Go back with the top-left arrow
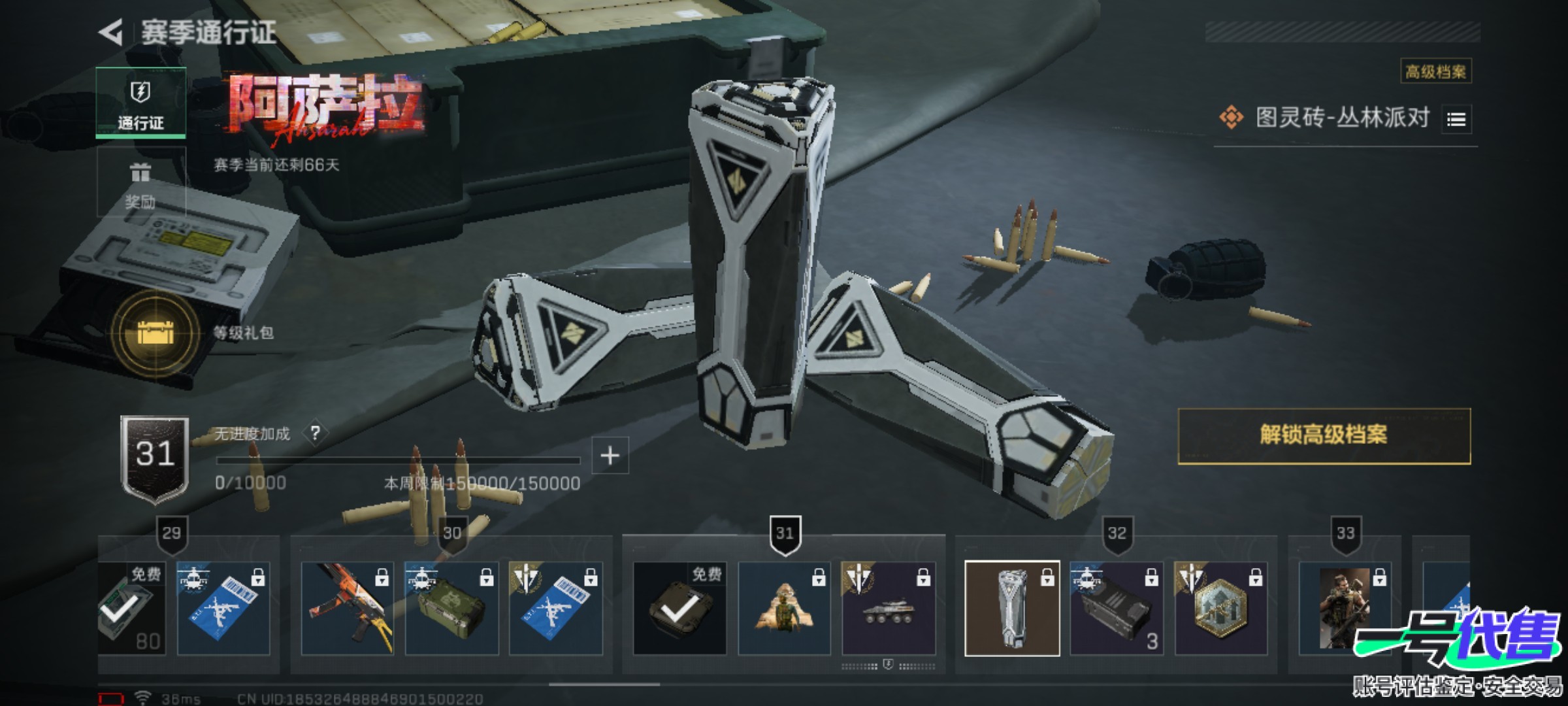1568x706 pixels. (112, 33)
